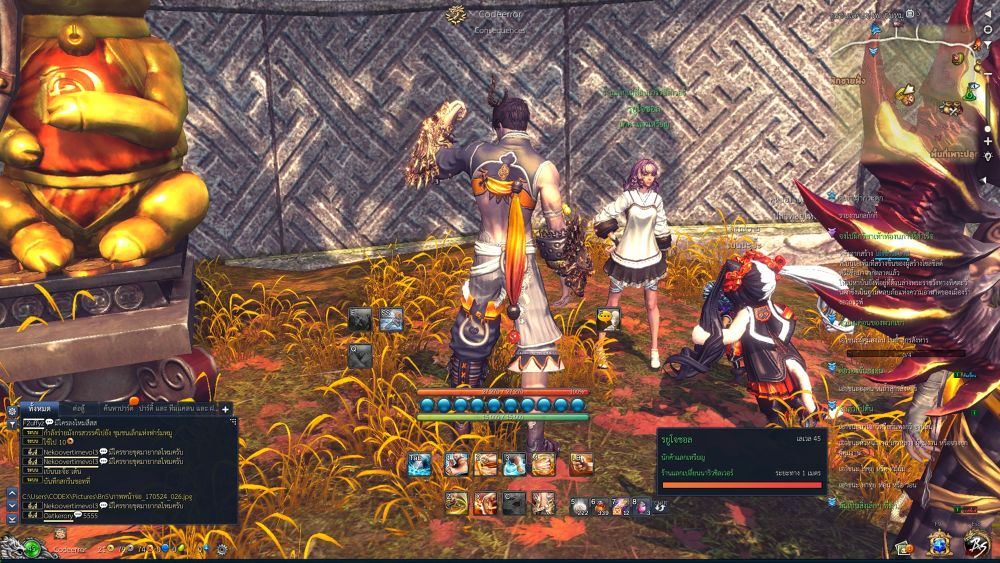This screenshot has width=1000, height=563.
Task: Add a new chat tab with plus button
Action: pyautogui.click(x=226, y=409)
